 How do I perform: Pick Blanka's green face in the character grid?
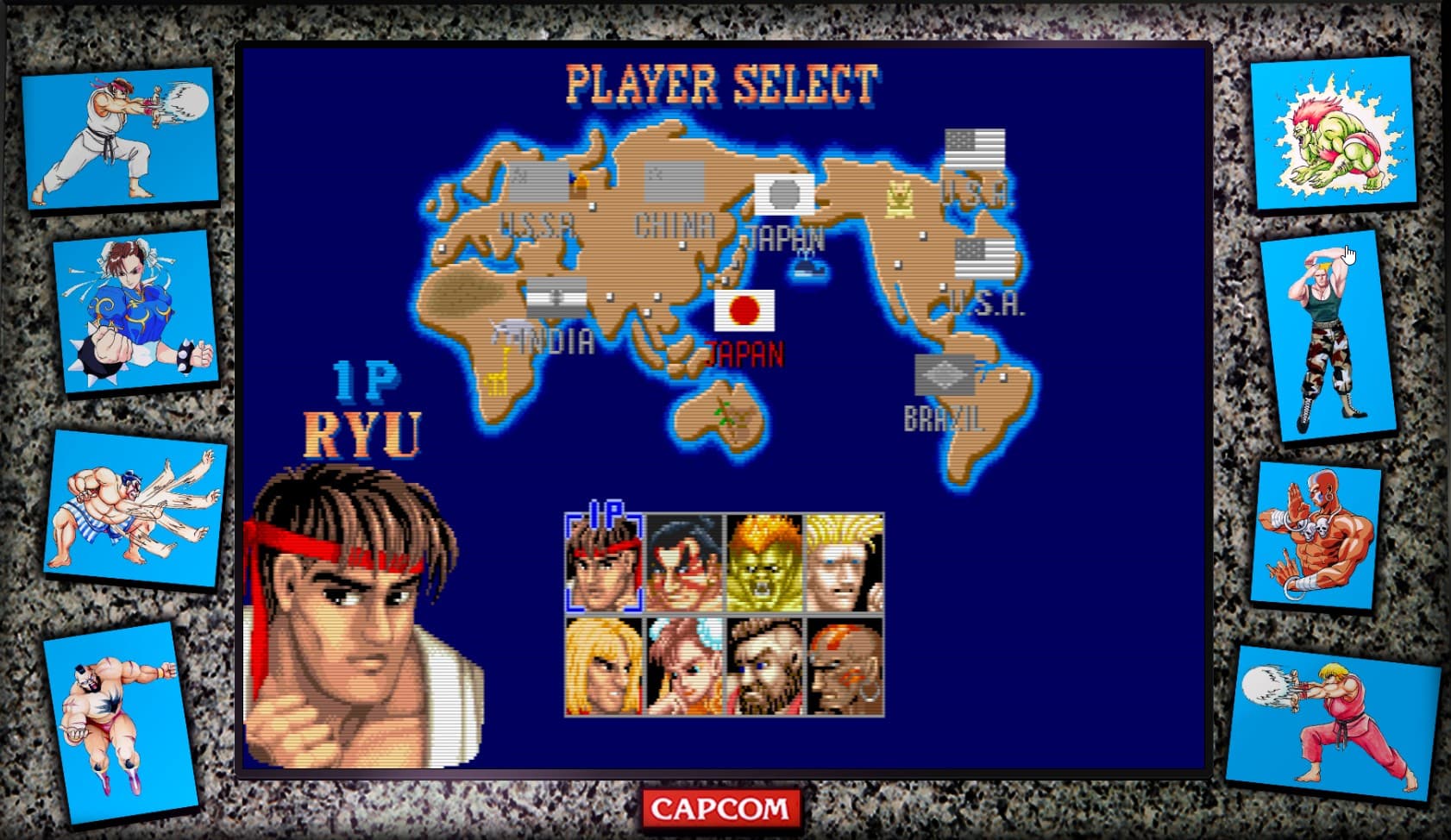(x=764, y=563)
